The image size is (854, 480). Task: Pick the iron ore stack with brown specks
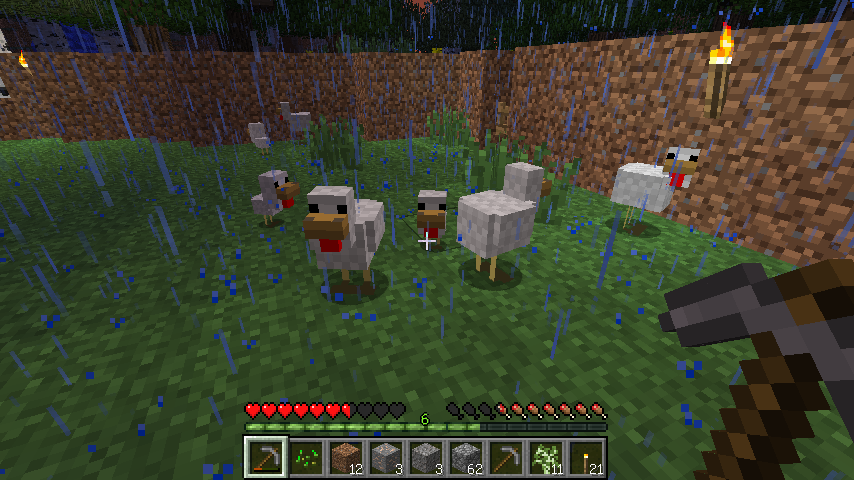click(x=386, y=457)
